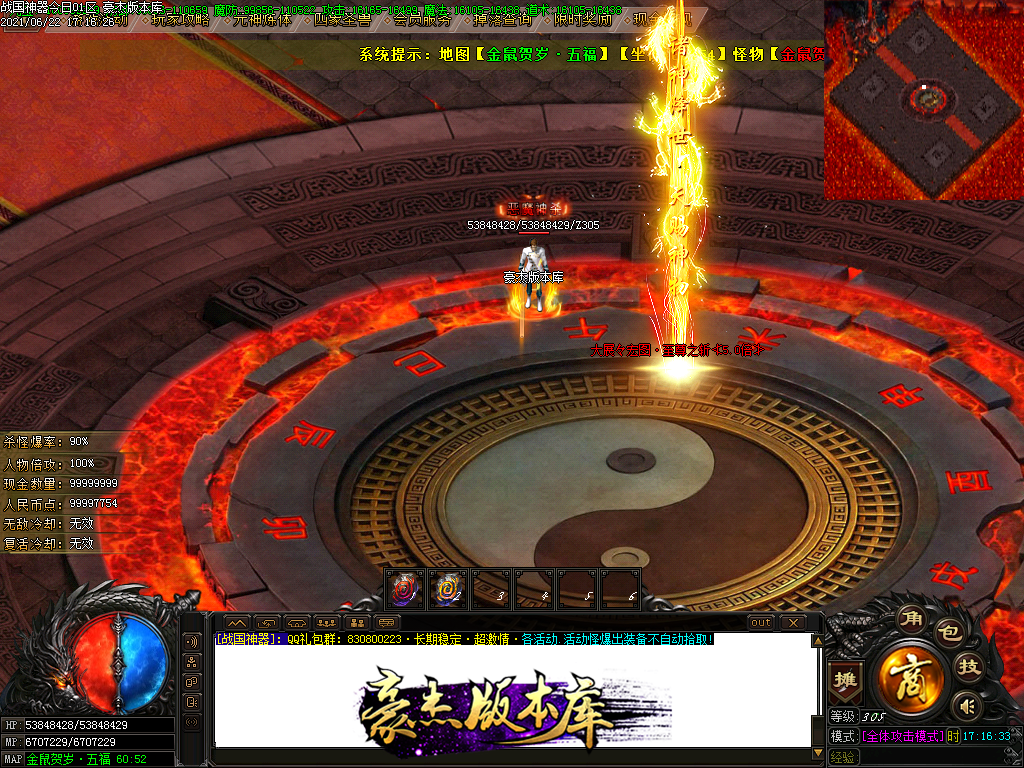Screen dimensions: 1024x768
Task: Open the 掉落查询 drop lookup menu
Action: [502, 19]
